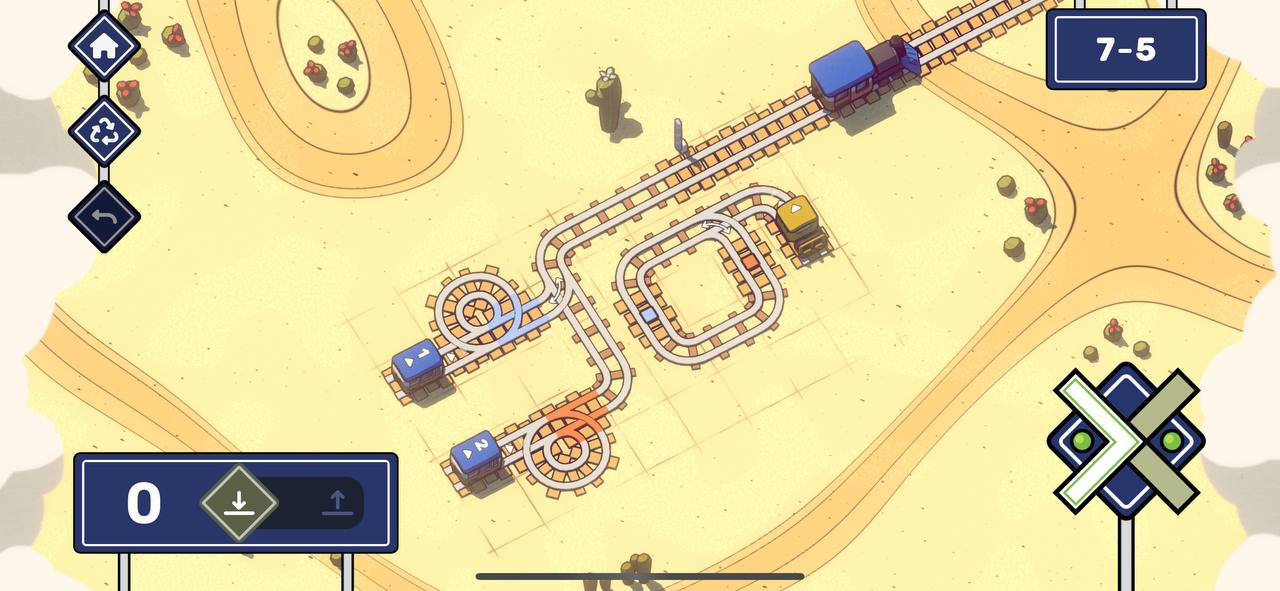Screen dimensions: 1280x591
Task: Switch to the remove-track mode with up arrow
Action: coord(337,502)
